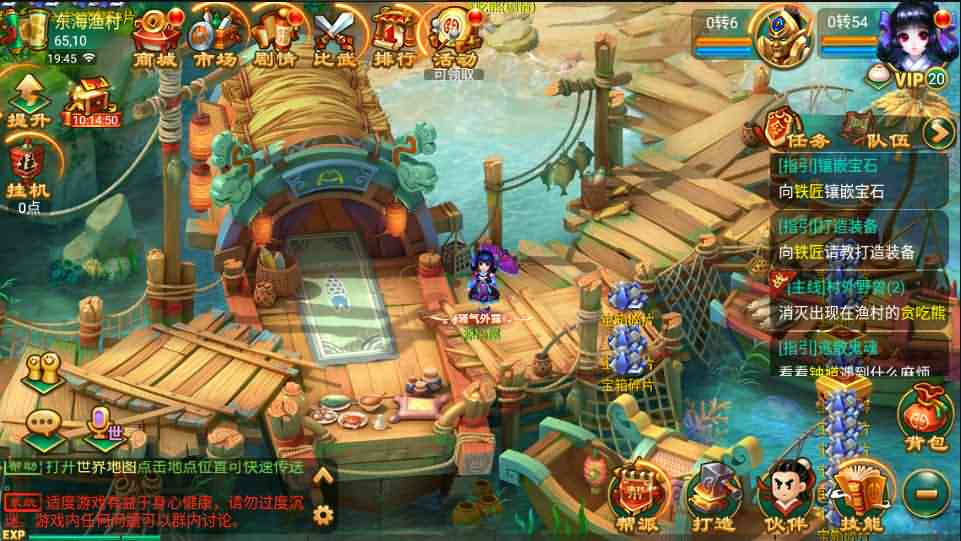This screenshot has width=961, height=541.
Task: Show the 排行 rankings
Action: (396, 40)
